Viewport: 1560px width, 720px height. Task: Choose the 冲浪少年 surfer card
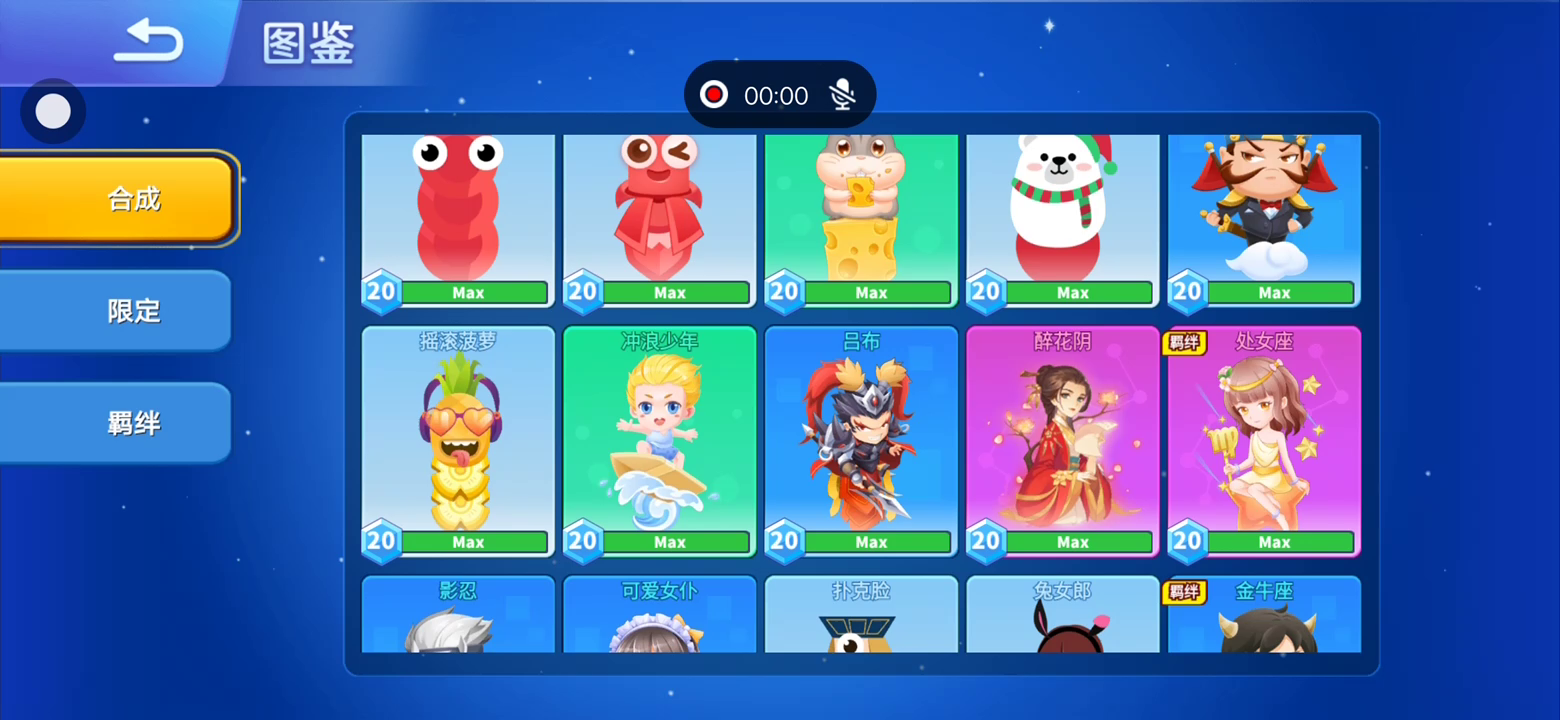click(660, 440)
